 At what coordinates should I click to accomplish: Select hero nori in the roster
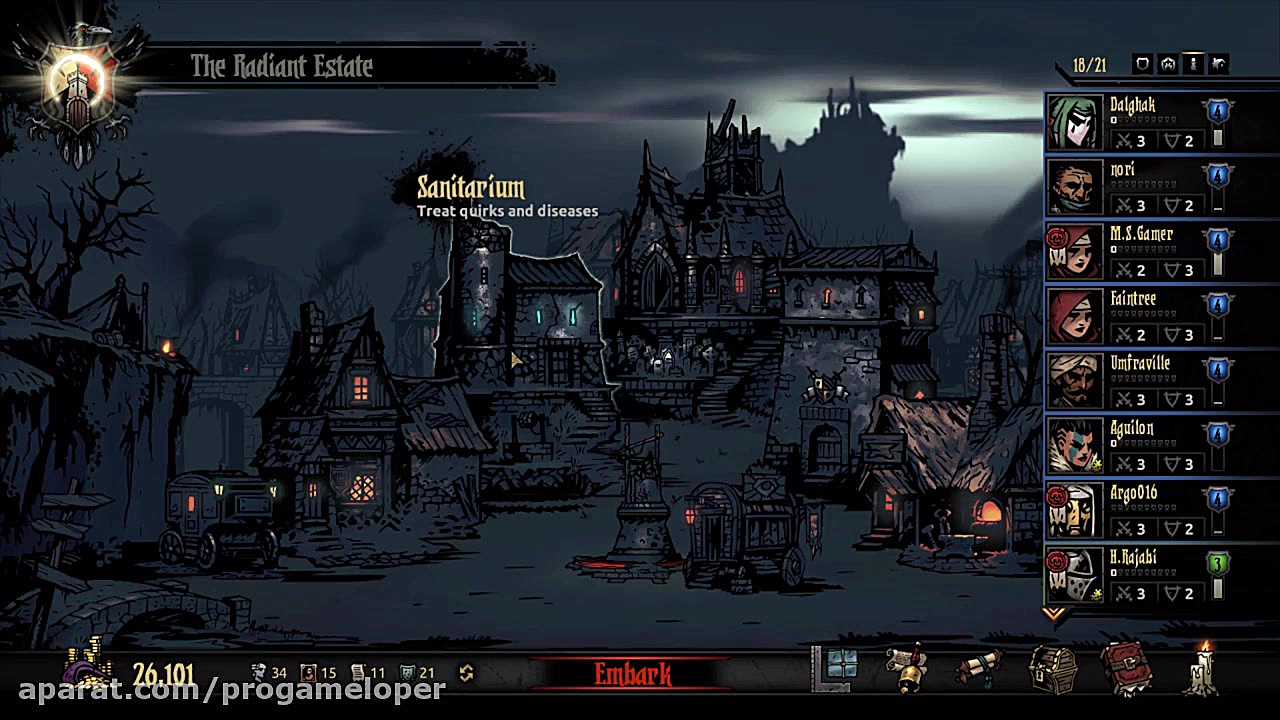(1075, 186)
